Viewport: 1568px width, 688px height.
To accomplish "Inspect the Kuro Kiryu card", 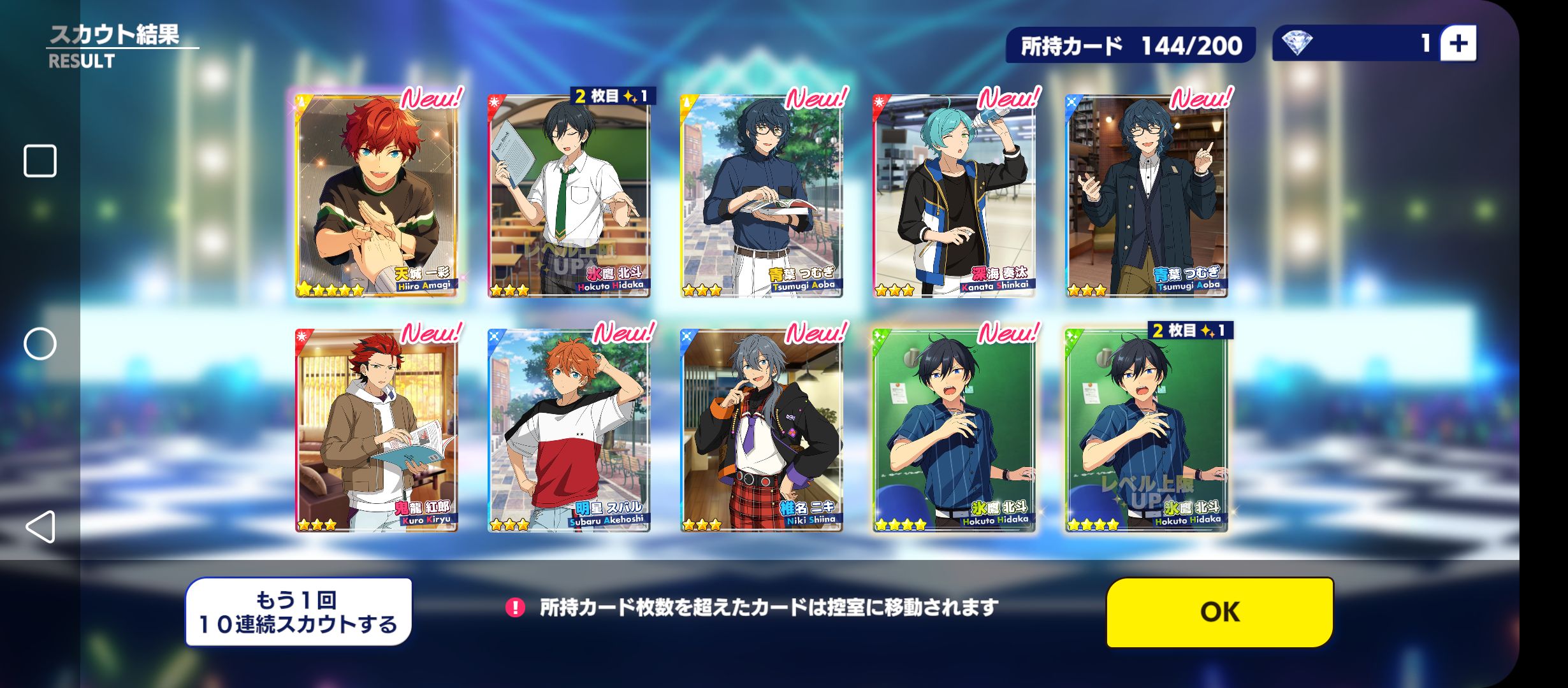I will point(377,431).
